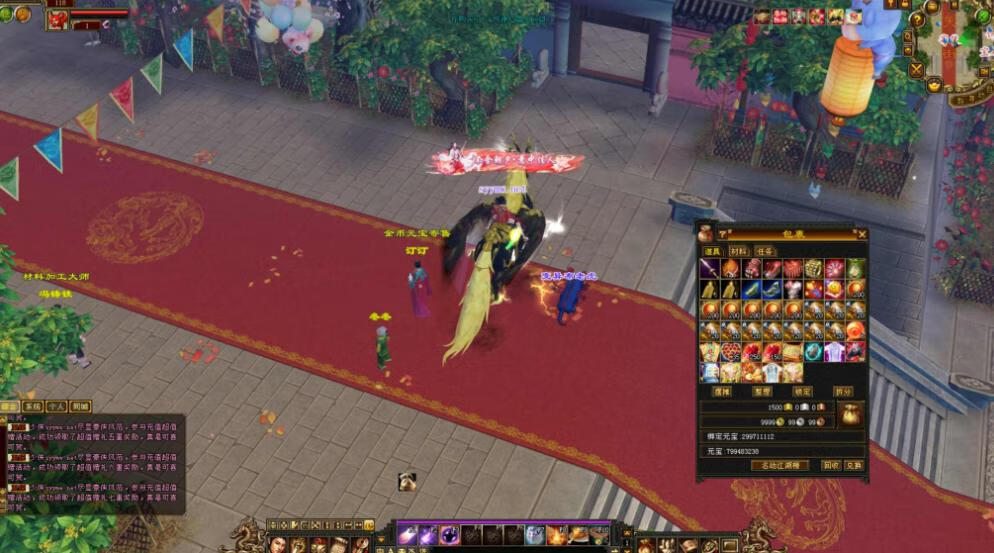Click the 拆分 split button
The image size is (994, 553).
pos(843,391)
